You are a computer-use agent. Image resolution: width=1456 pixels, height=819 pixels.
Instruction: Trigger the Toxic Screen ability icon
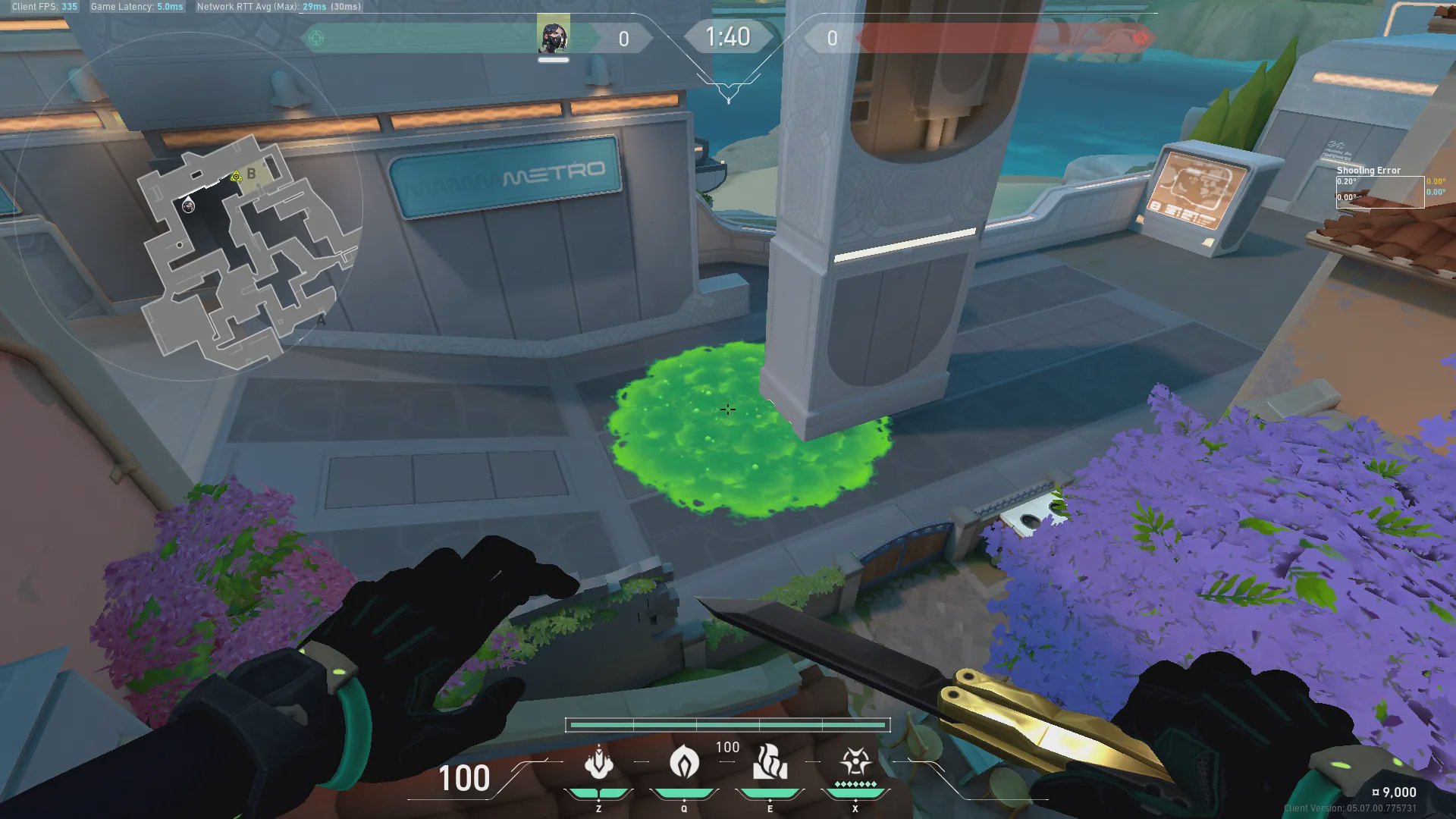click(x=770, y=763)
